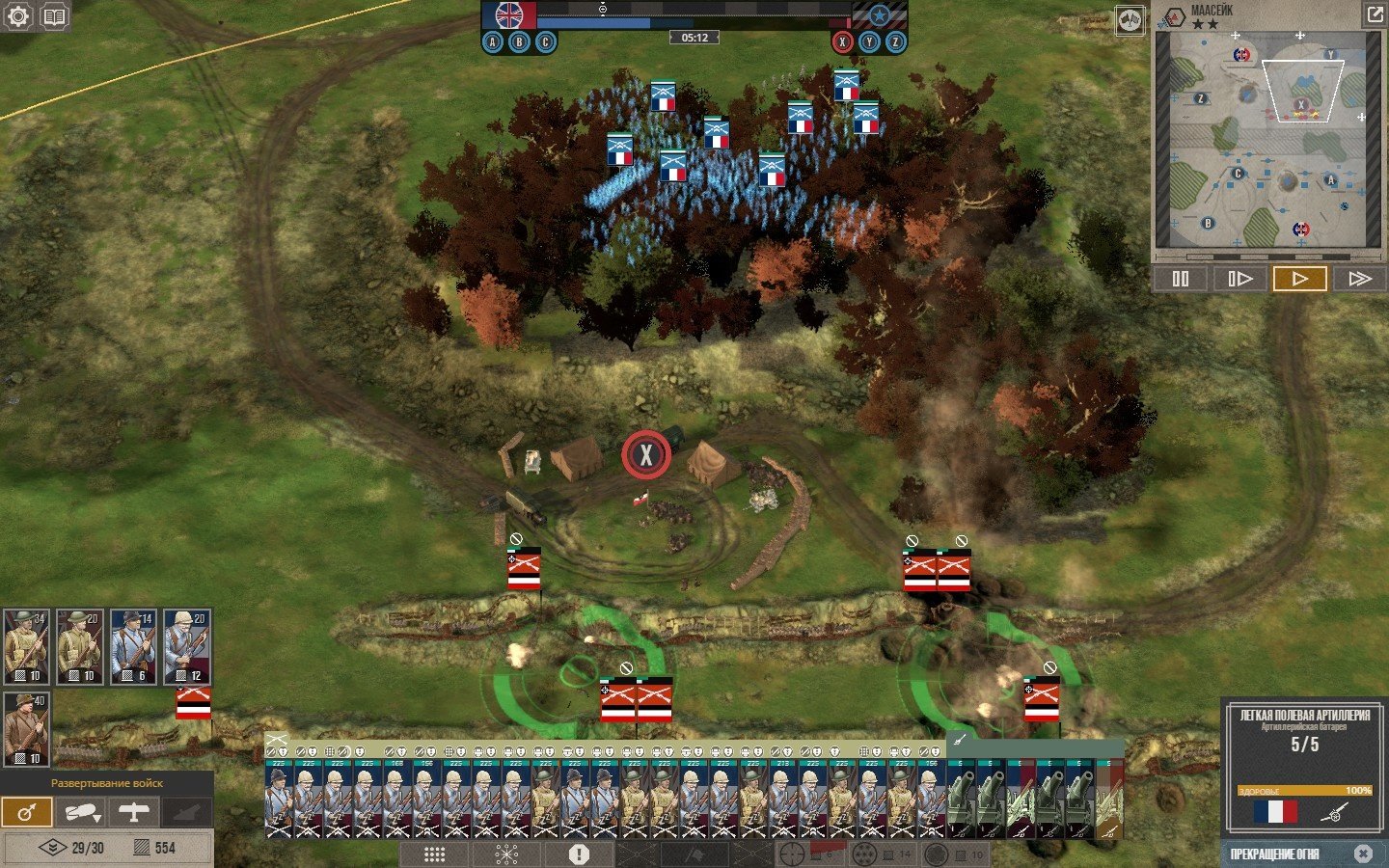Select the scatter formation button
The height and width of the screenshot is (868, 1389).
(506, 854)
